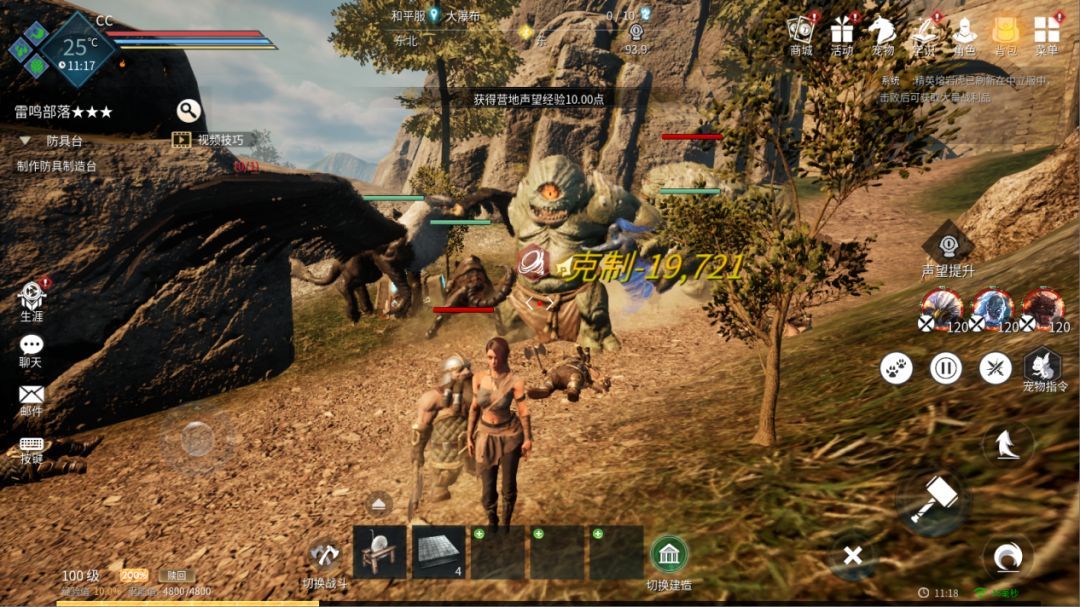1080x607 pixels.
Task: Open the 宠物 pet menu
Action: click(x=882, y=31)
